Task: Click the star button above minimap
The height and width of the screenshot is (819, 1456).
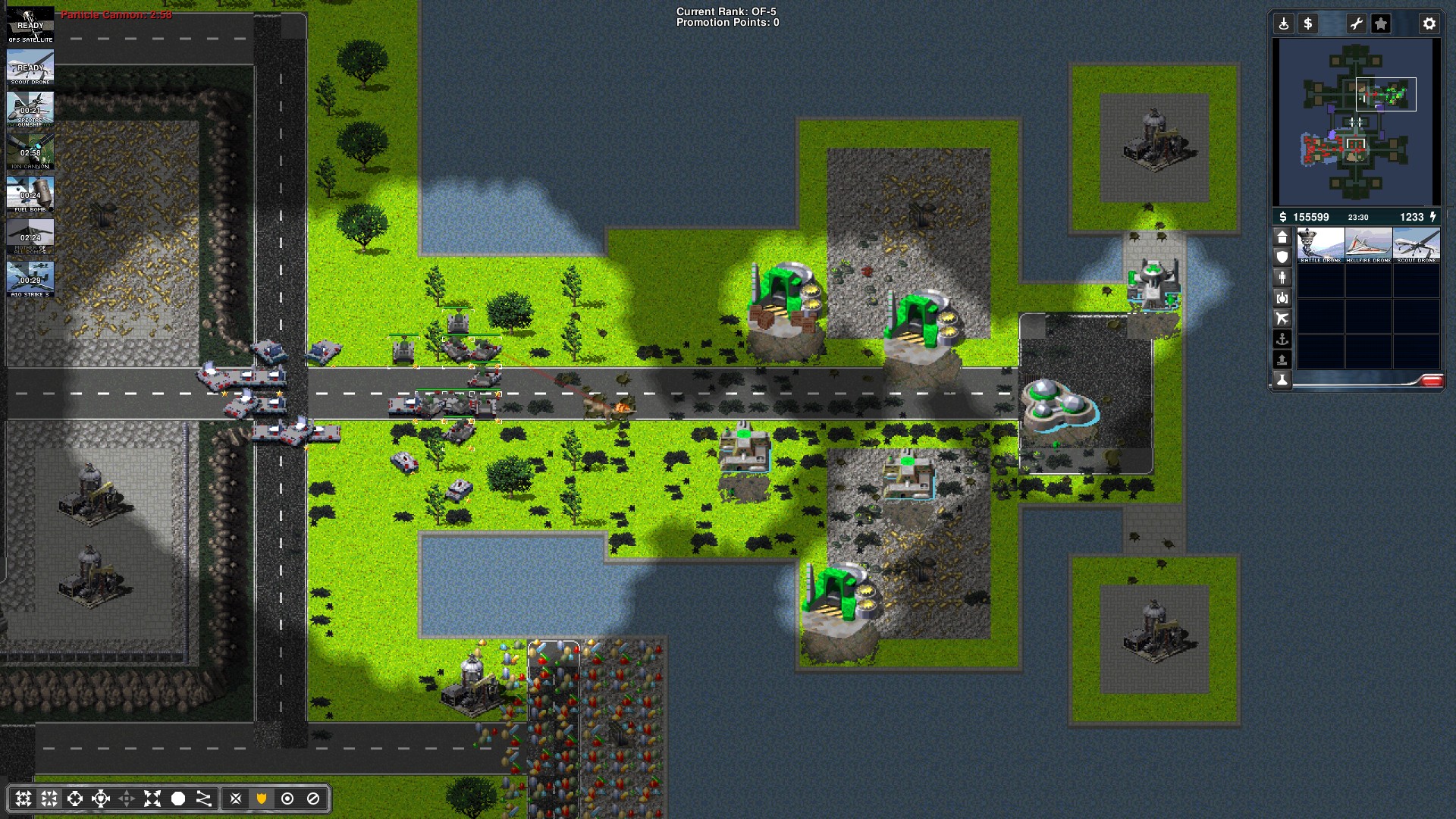Action: 1381,24
